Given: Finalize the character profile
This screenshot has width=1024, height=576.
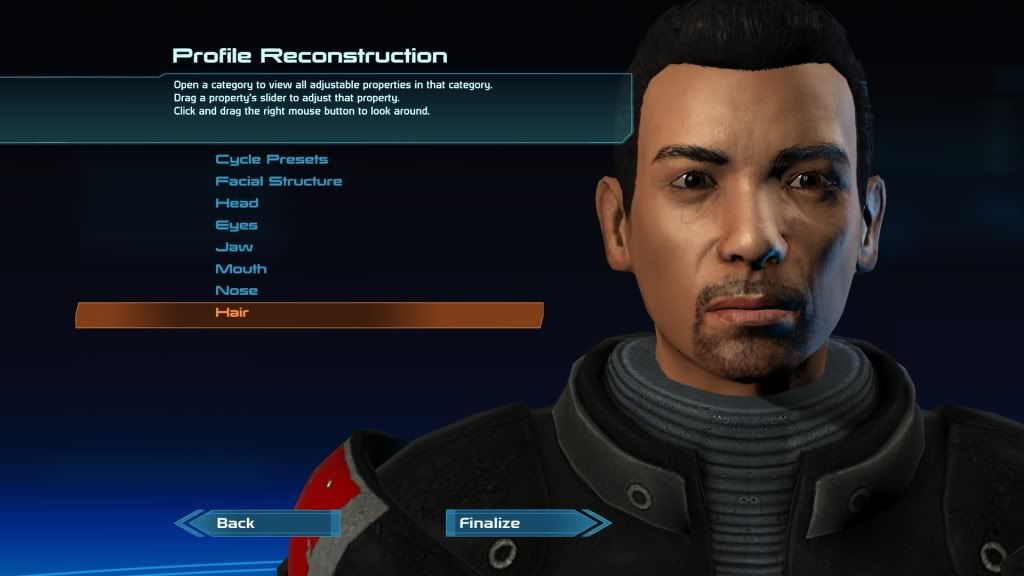Looking at the screenshot, I should [x=489, y=523].
